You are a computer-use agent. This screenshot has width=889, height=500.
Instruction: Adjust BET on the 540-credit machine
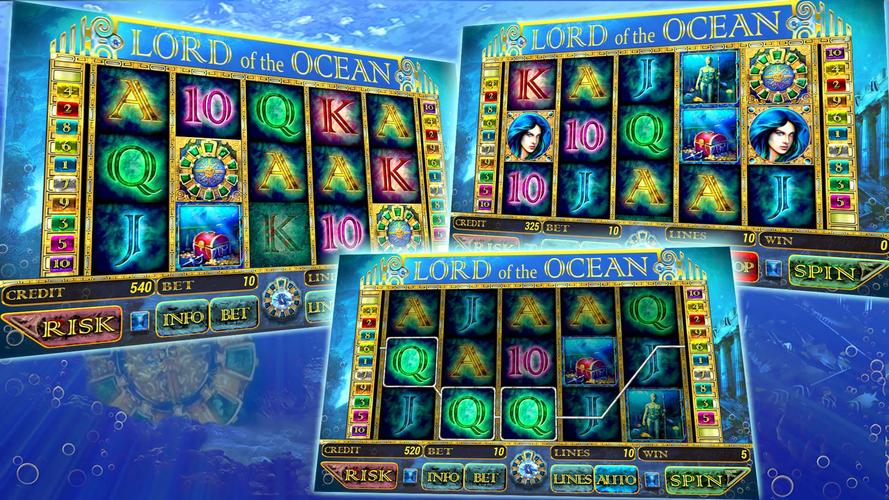[233, 315]
